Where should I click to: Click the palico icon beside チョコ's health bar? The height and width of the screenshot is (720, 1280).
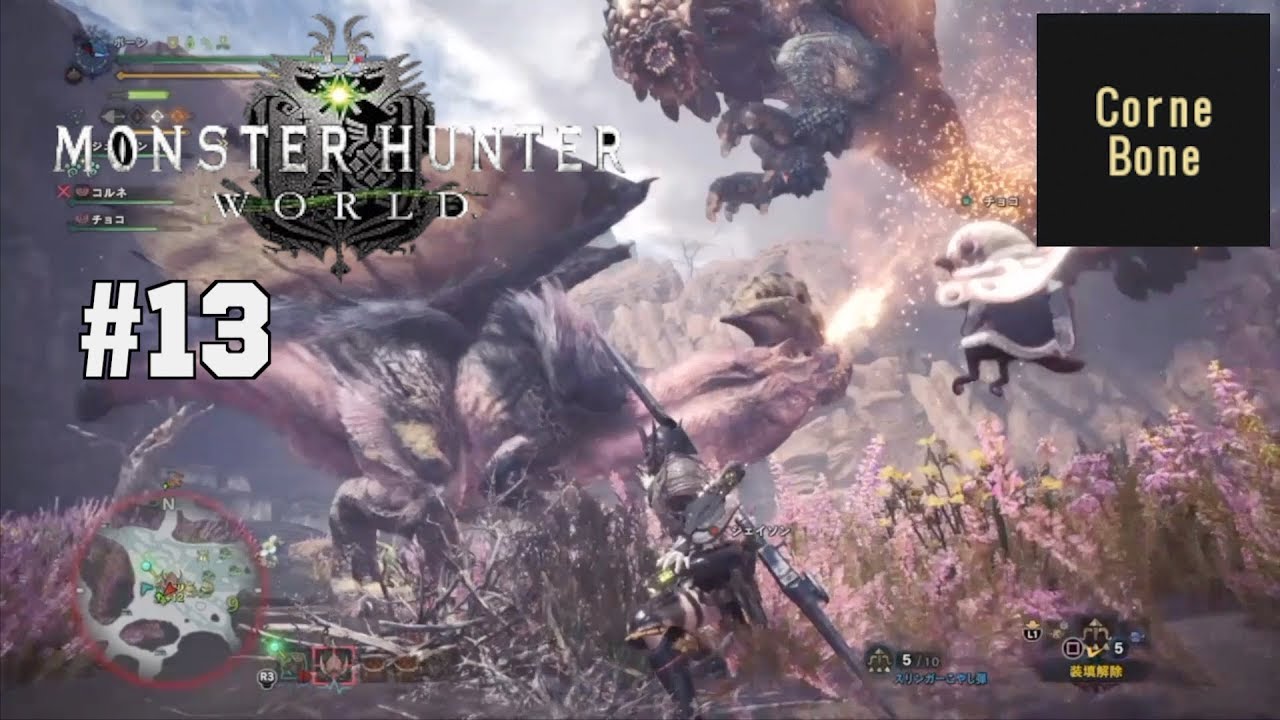[x=82, y=218]
